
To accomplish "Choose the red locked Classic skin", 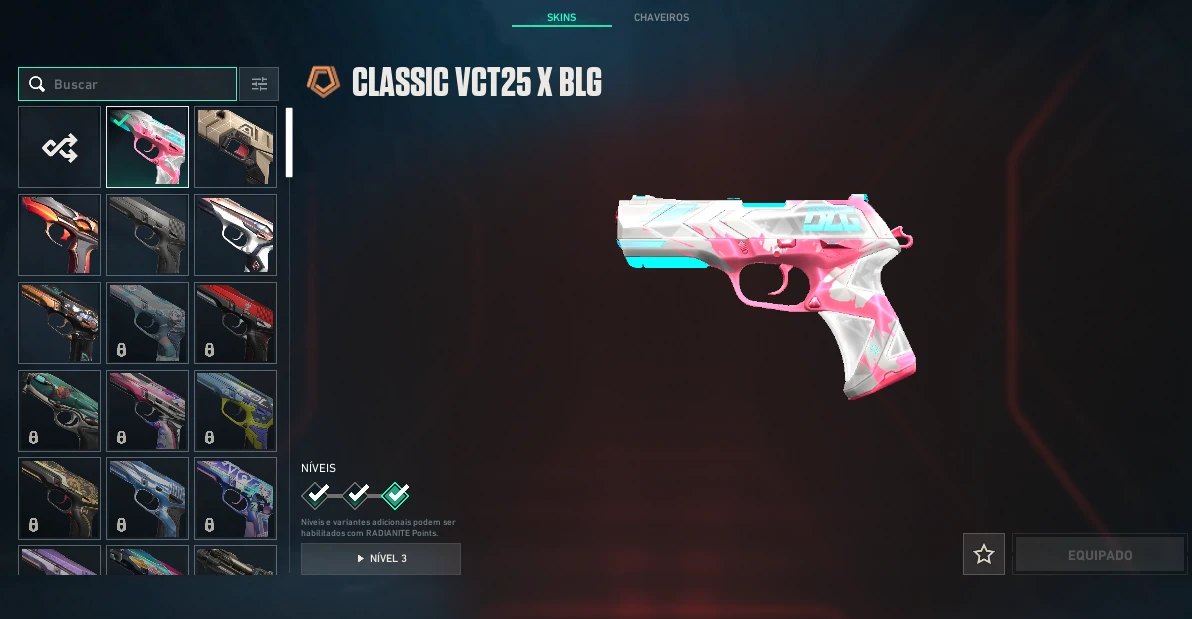I will (235, 323).
